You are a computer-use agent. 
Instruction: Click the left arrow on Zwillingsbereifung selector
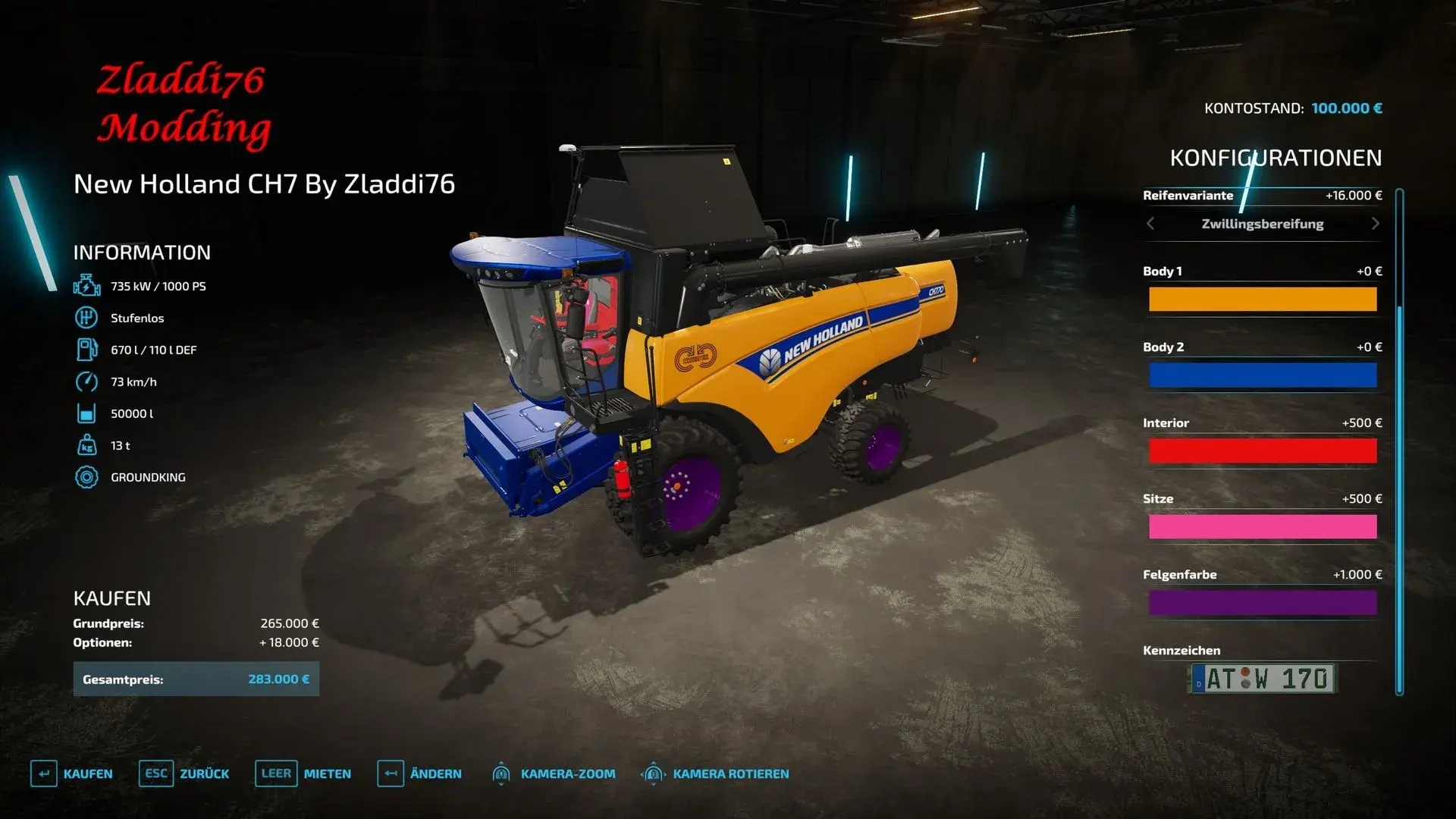pos(1150,224)
